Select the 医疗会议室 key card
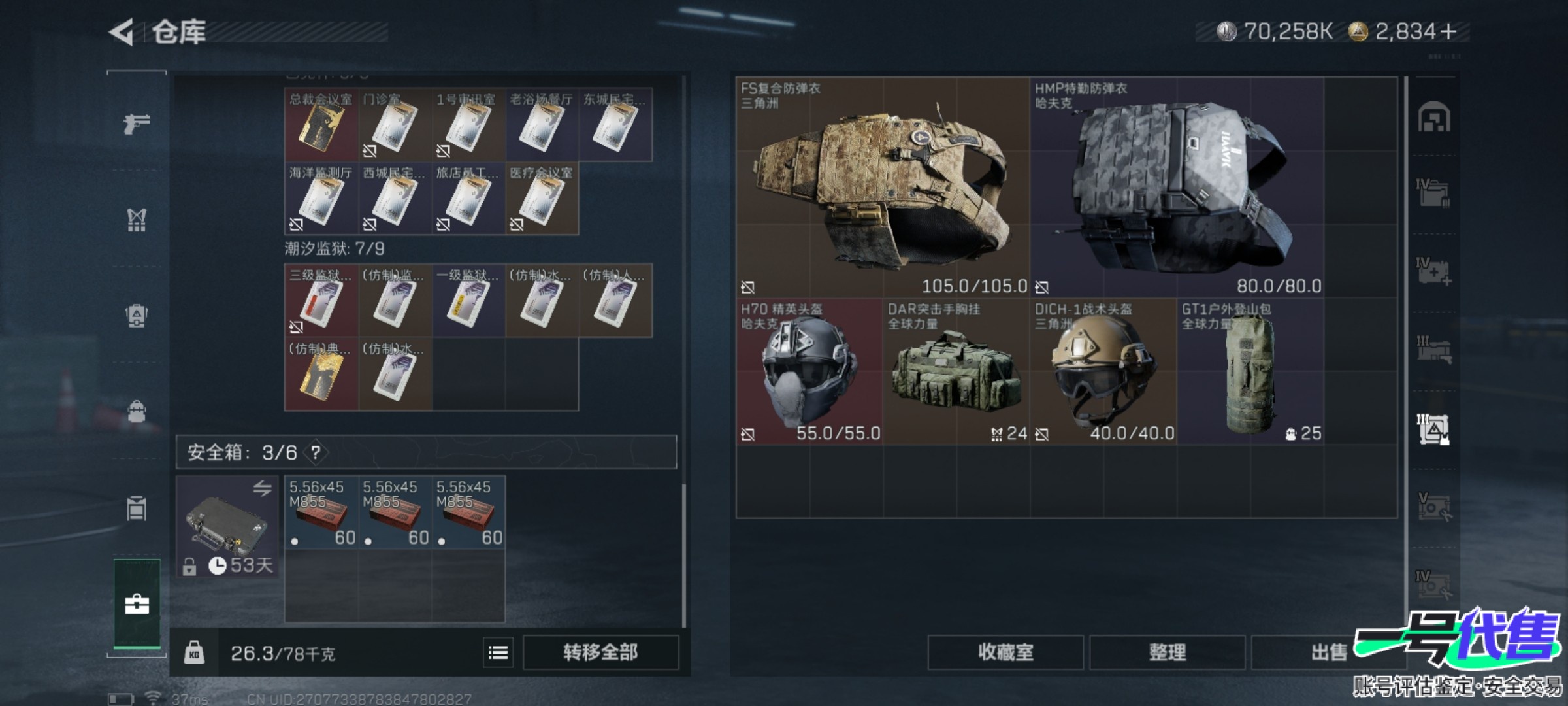Image resolution: width=1568 pixels, height=706 pixels. pos(542,198)
